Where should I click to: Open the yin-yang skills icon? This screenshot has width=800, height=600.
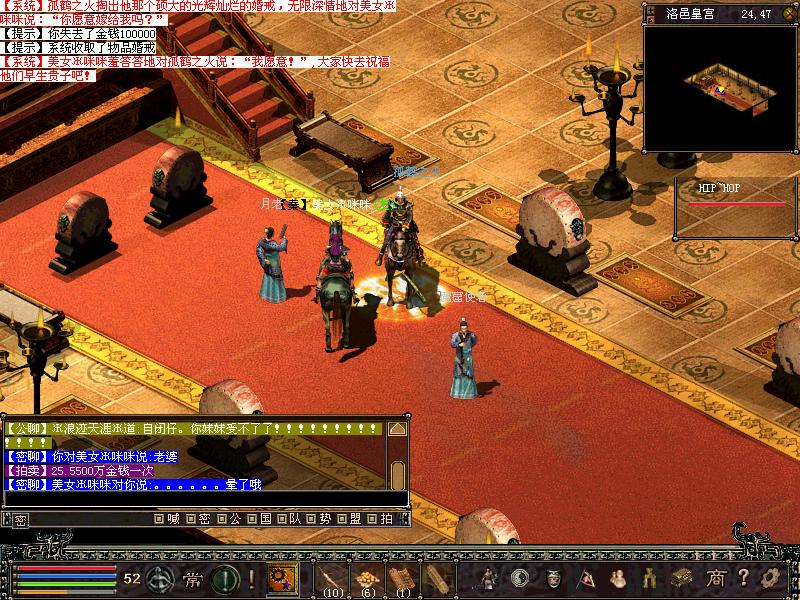519,577
